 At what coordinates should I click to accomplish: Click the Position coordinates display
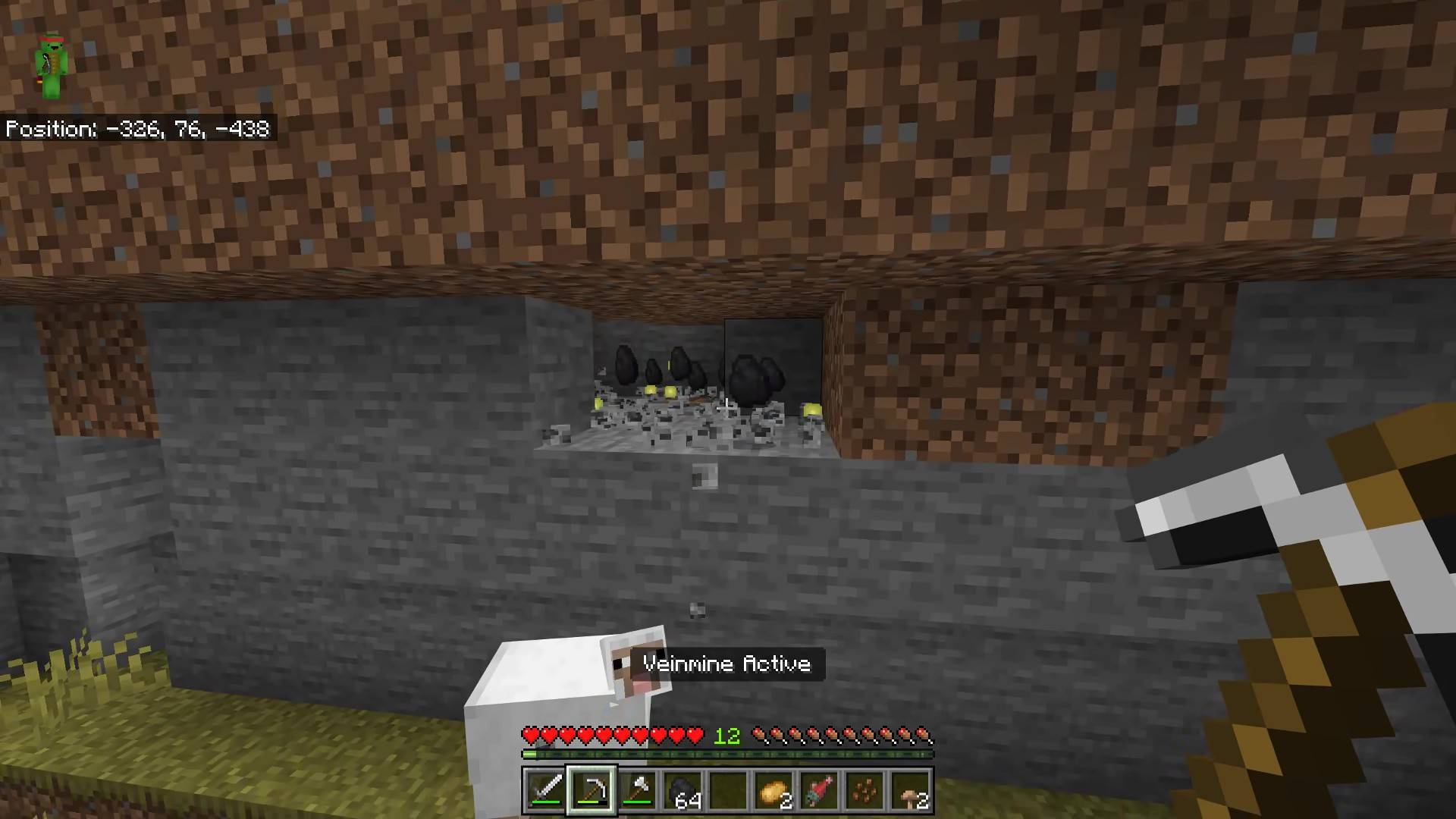(136, 129)
